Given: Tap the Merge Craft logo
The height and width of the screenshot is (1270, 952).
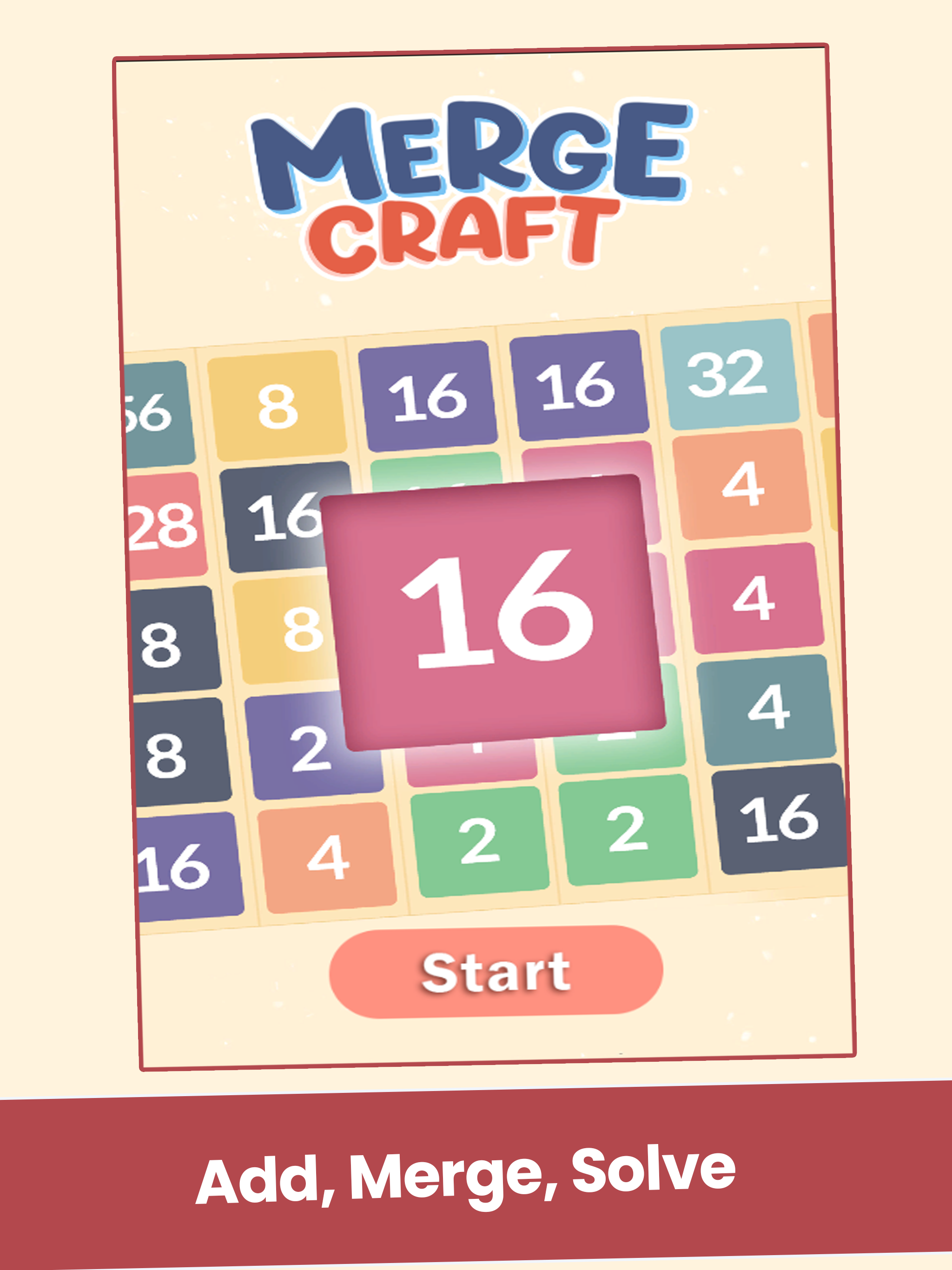Looking at the screenshot, I should pyautogui.click(x=471, y=184).
